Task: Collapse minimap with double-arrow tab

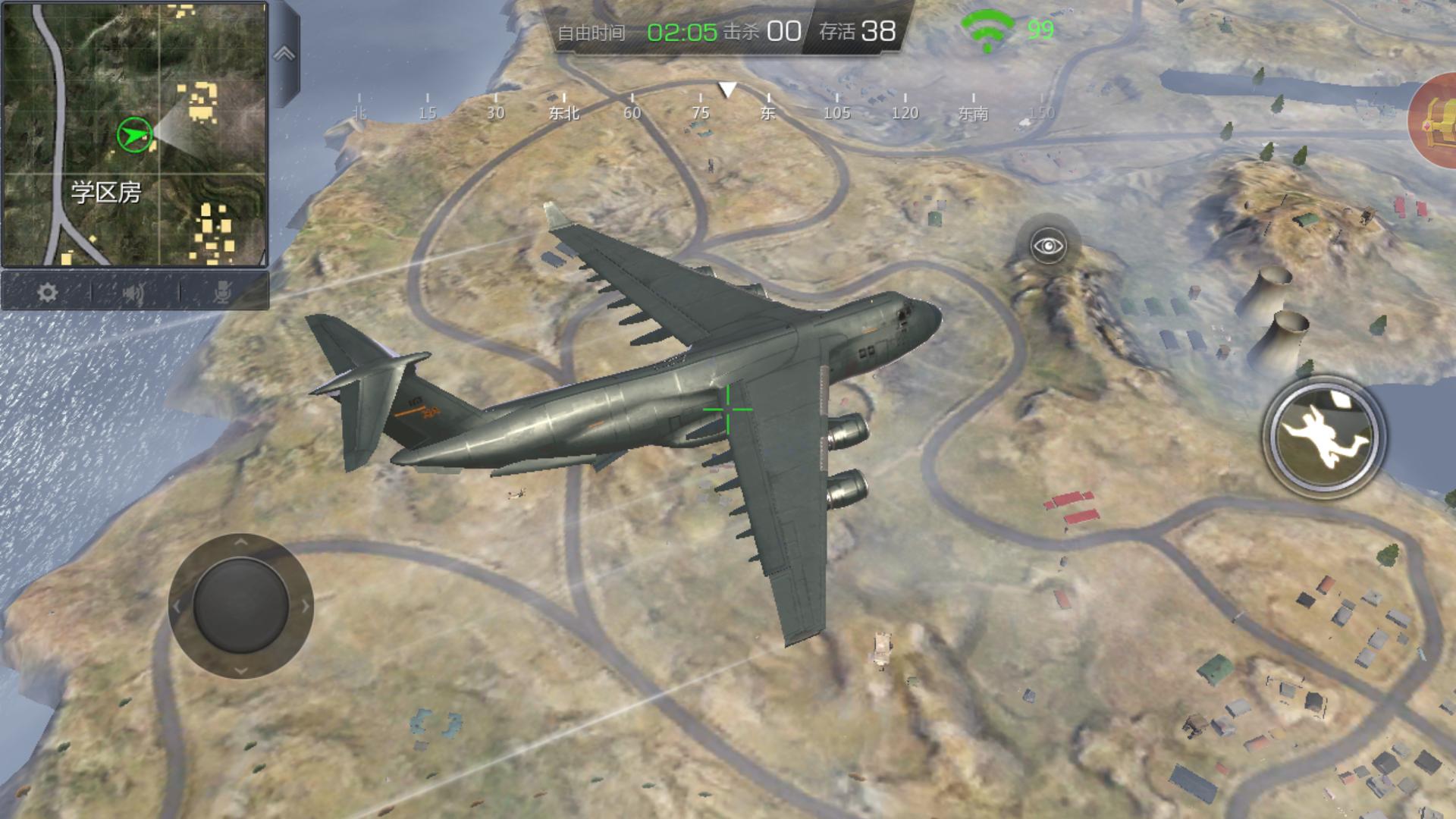Action: (284, 54)
